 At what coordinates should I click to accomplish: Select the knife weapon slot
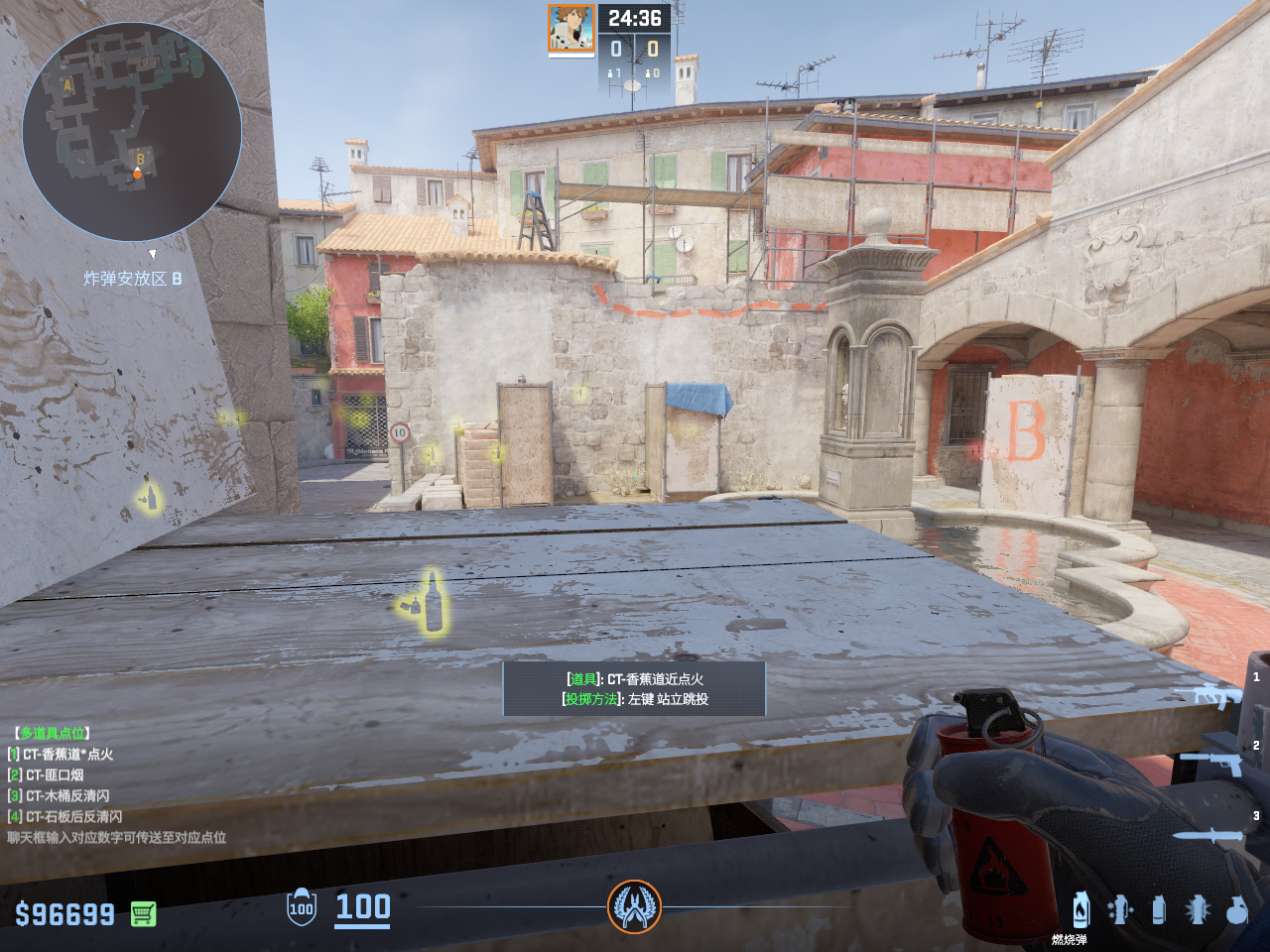(1207, 835)
